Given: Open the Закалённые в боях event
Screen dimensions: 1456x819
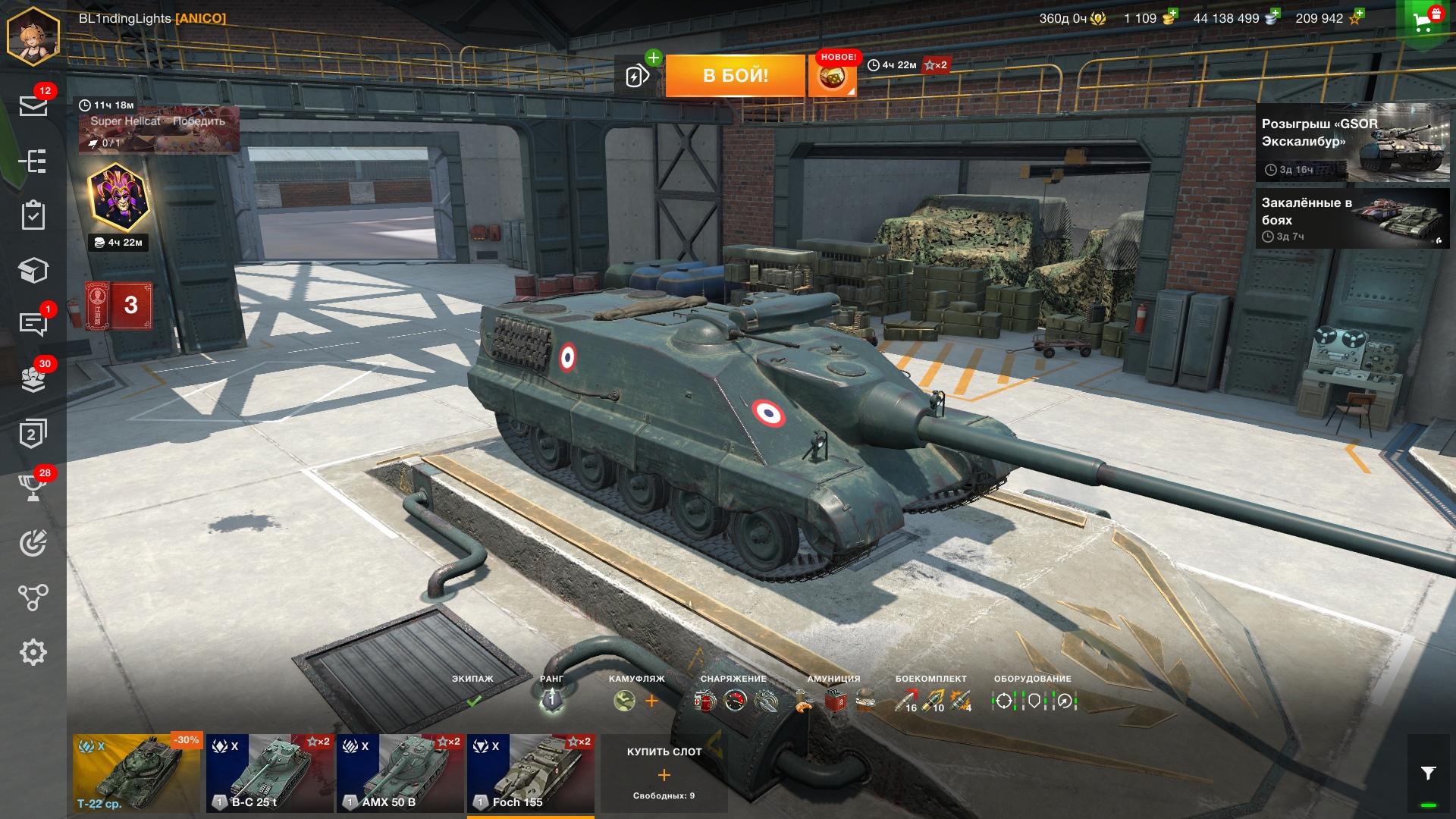Looking at the screenshot, I should tap(1352, 218).
